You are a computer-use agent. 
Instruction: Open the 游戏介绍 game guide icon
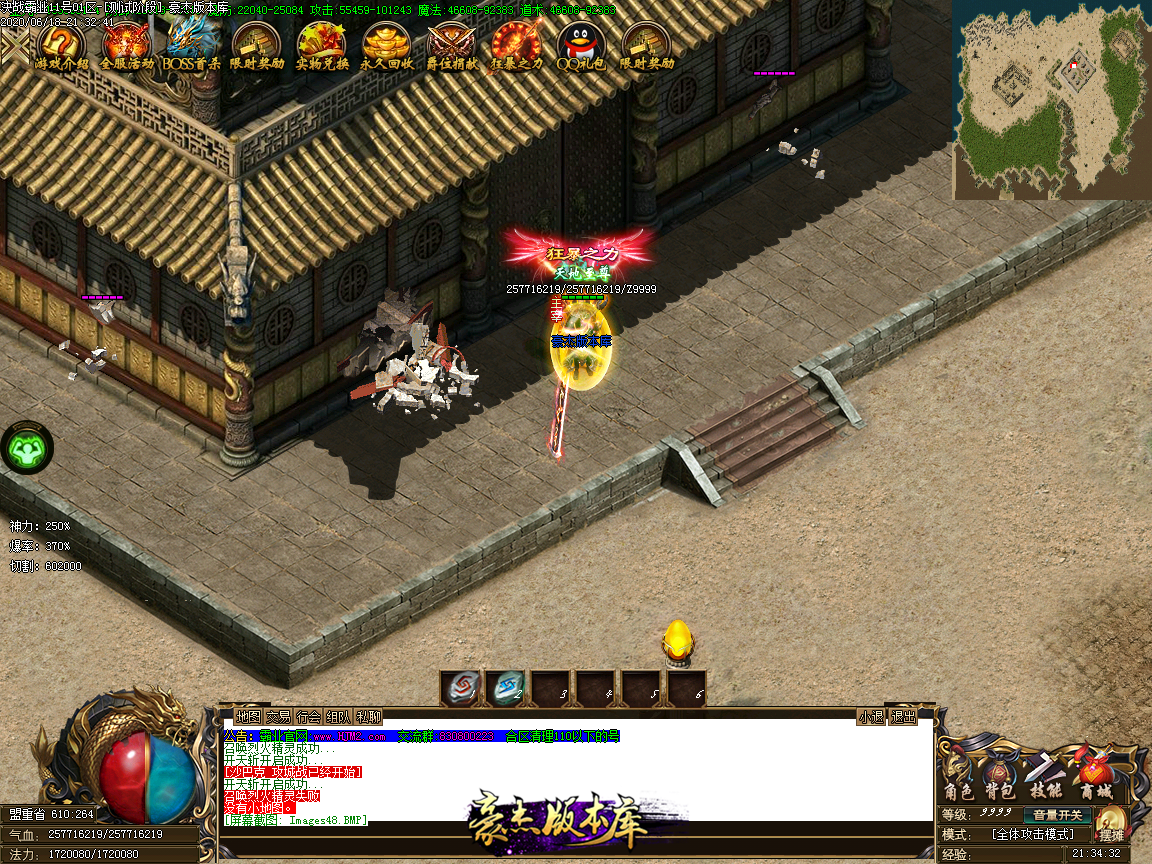click(x=61, y=45)
